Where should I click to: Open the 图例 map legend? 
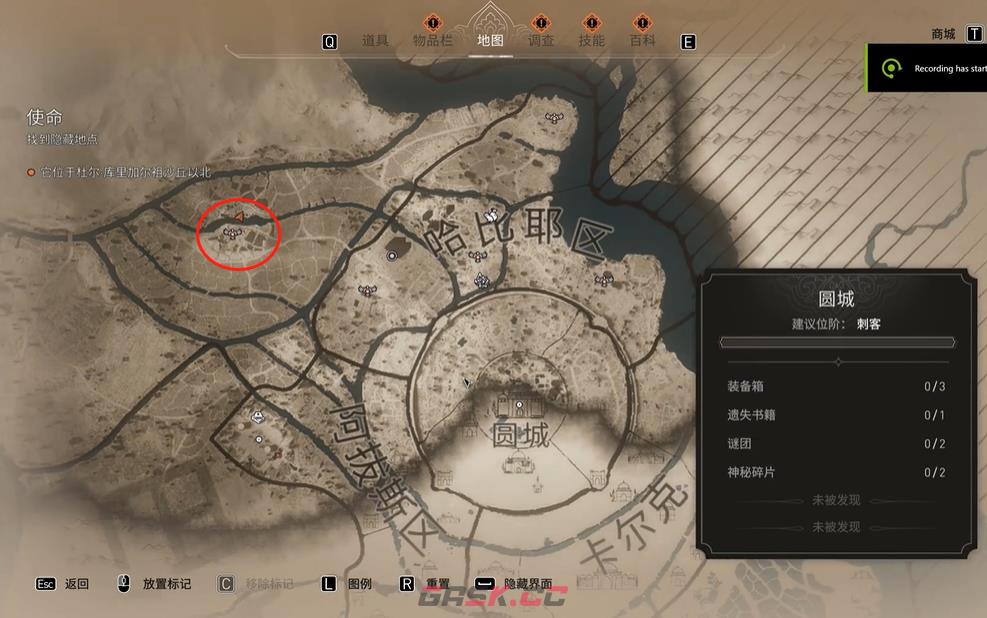pyautogui.click(x=359, y=584)
